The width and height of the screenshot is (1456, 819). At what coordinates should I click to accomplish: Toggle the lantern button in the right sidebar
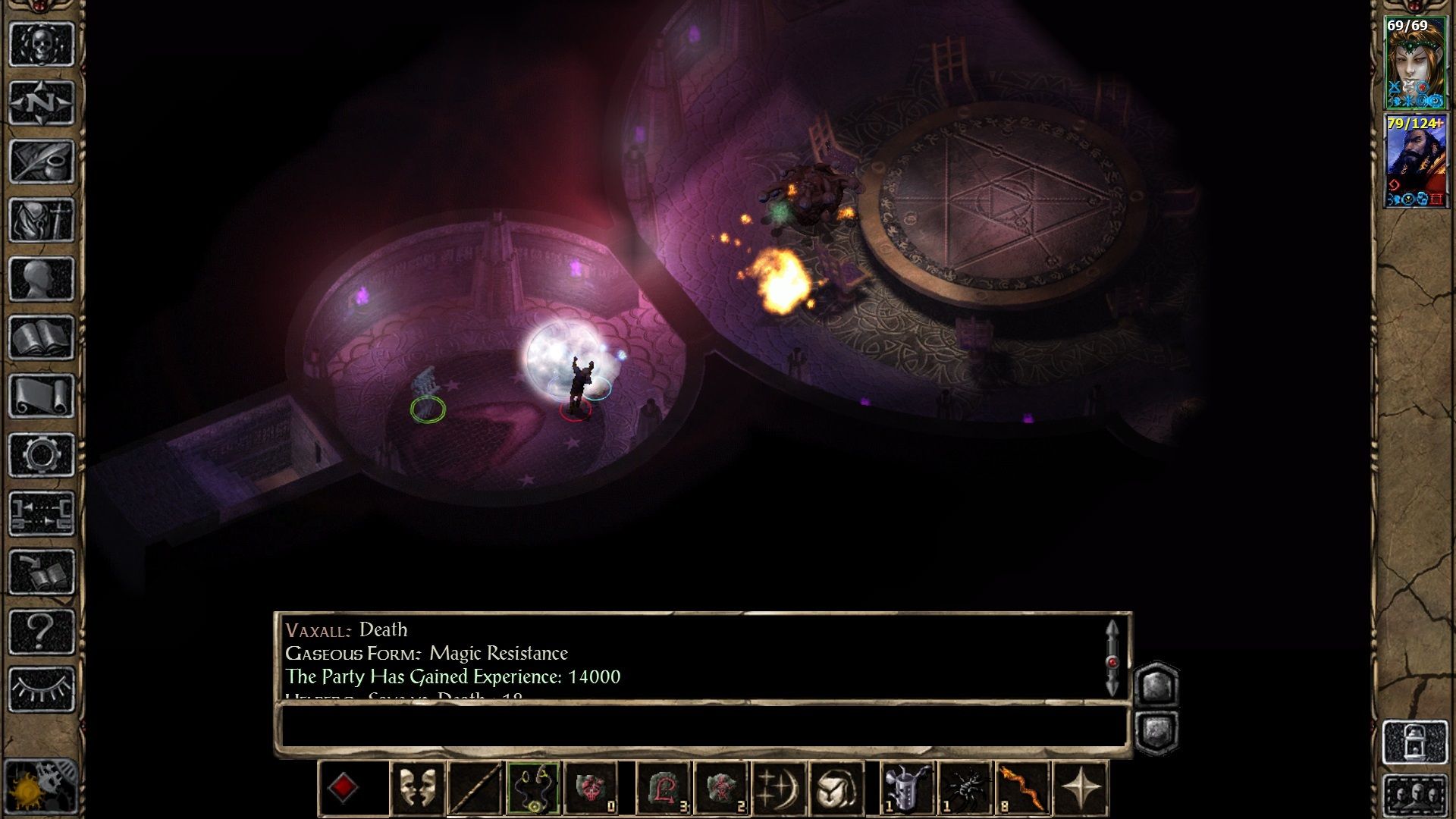pyautogui.click(x=1415, y=742)
